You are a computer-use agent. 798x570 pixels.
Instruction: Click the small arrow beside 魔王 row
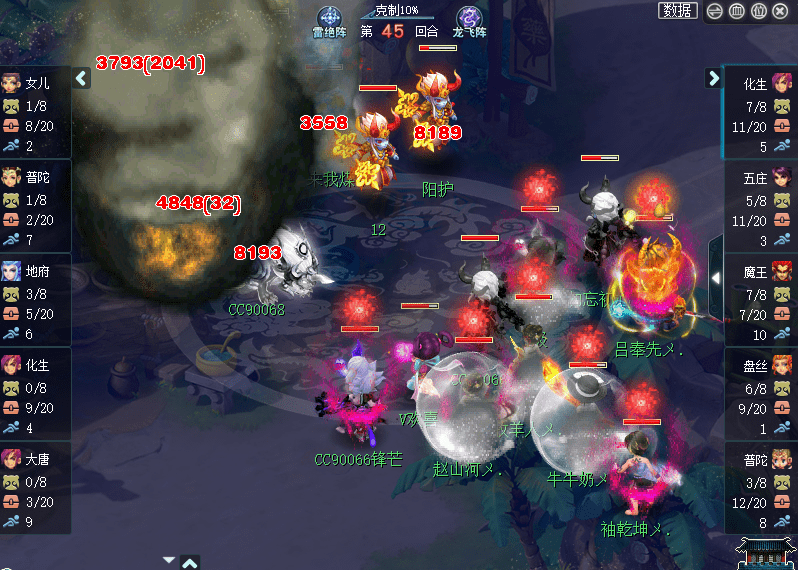coord(715,277)
